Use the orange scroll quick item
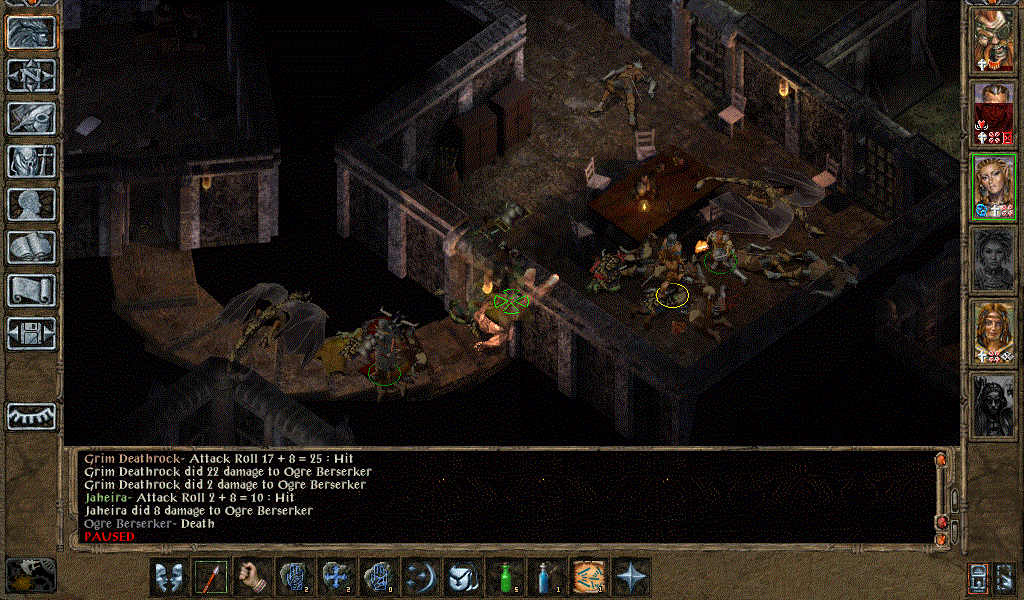The image size is (1024, 600). tap(589, 577)
